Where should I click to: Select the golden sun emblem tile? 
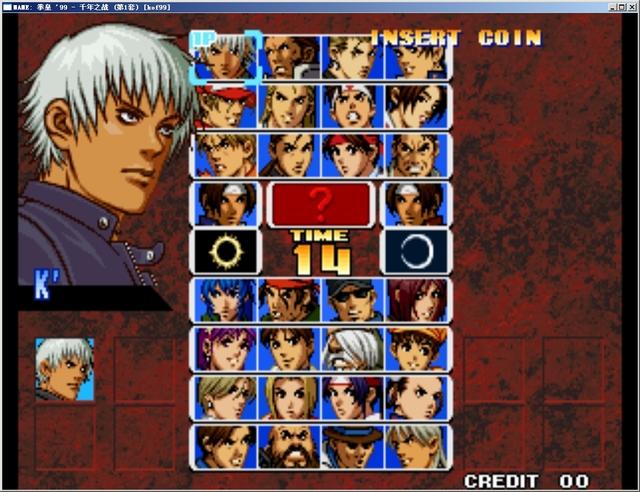click(226, 251)
